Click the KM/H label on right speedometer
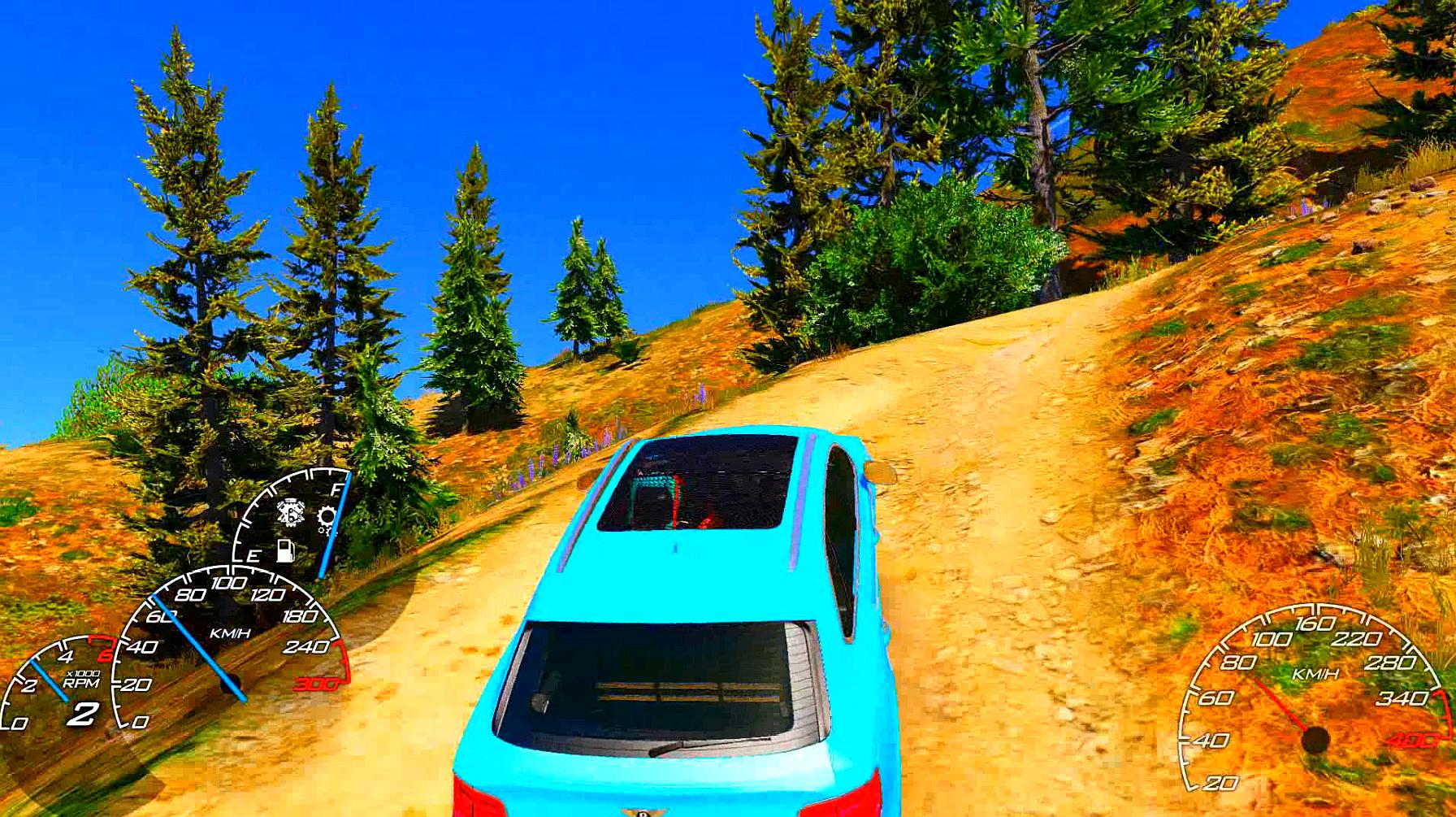 coord(1315,673)
